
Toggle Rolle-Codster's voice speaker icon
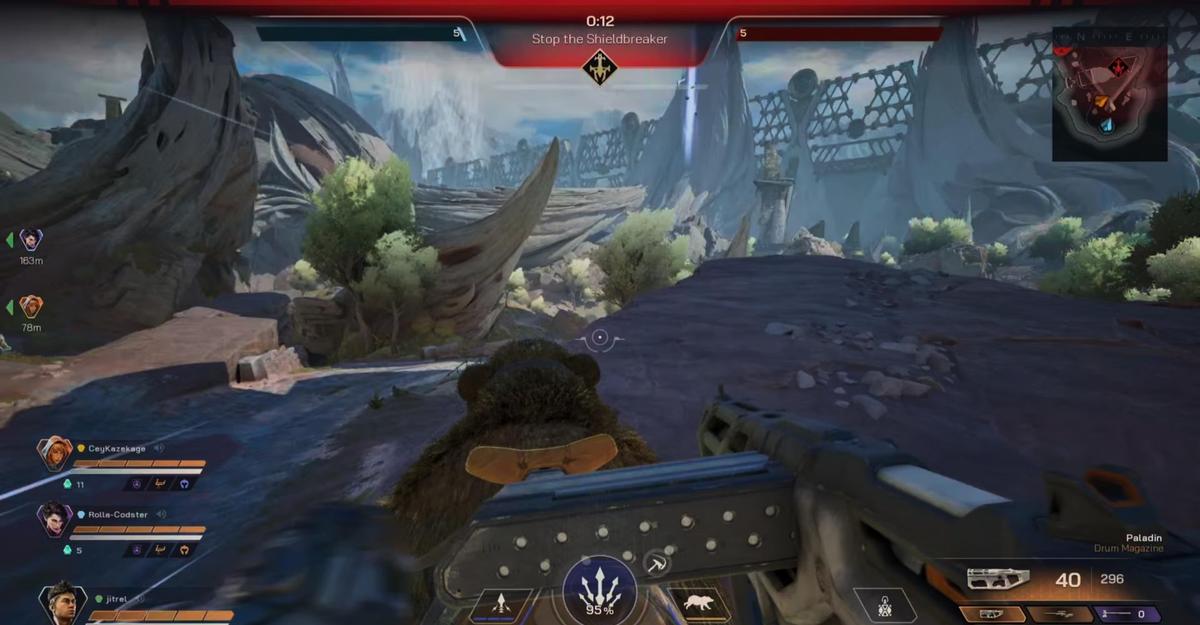[x=161, y=514]
